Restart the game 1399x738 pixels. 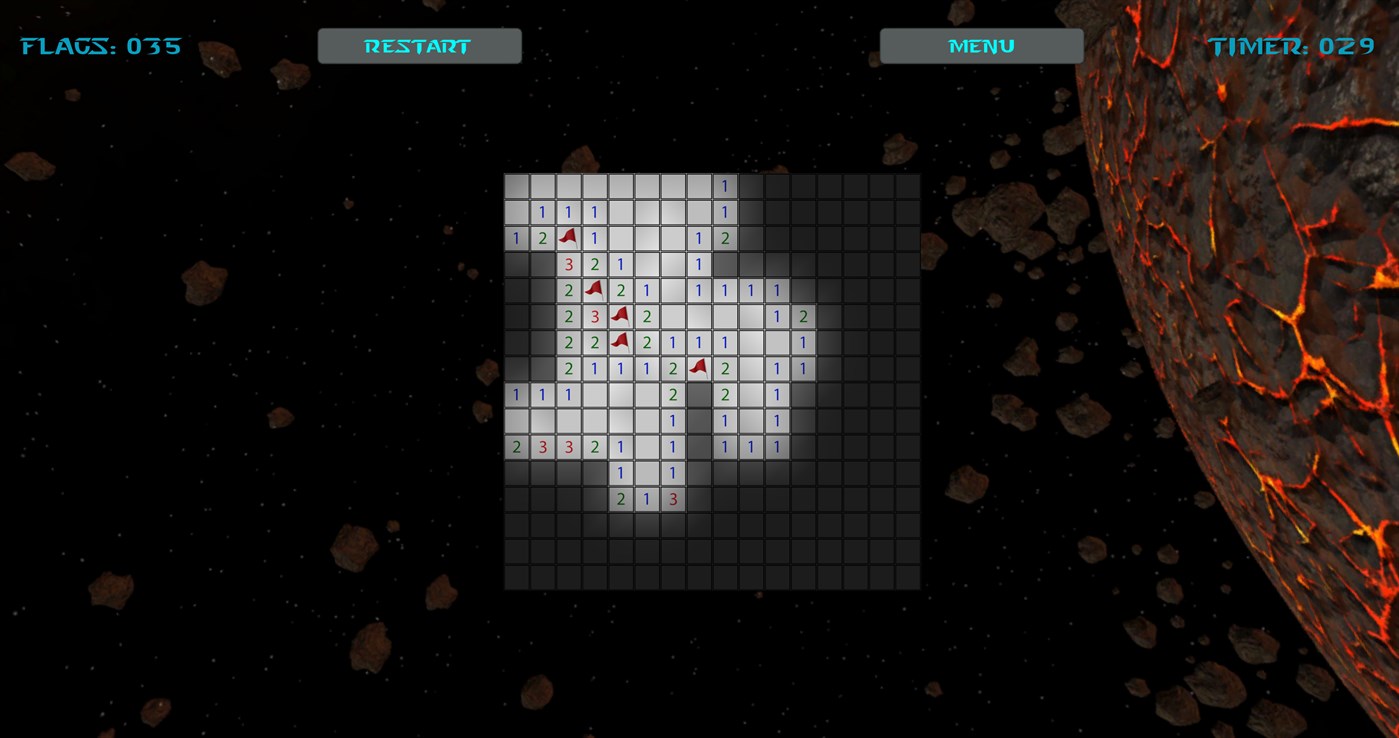click(x=419, y=45)
